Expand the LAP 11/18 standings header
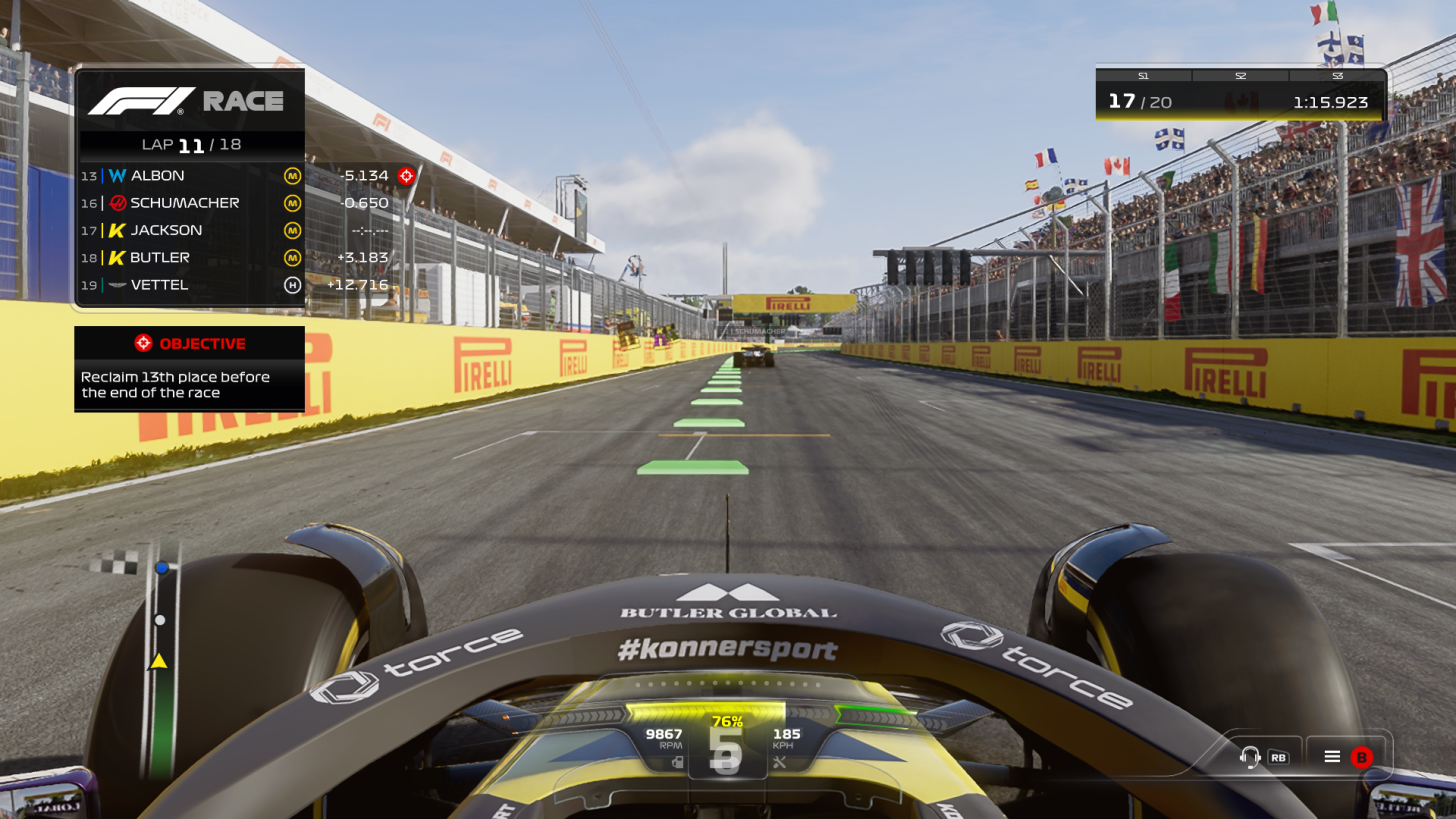The image size is (1456, 819). pyautogui.click(x=189, y=144)
